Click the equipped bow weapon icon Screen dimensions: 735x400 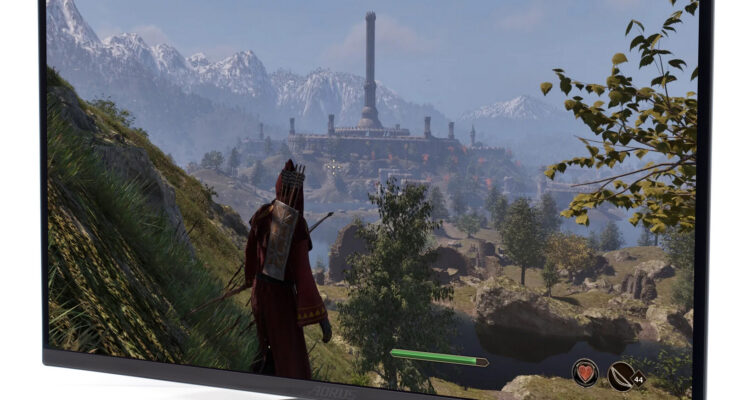click(620, 373)
